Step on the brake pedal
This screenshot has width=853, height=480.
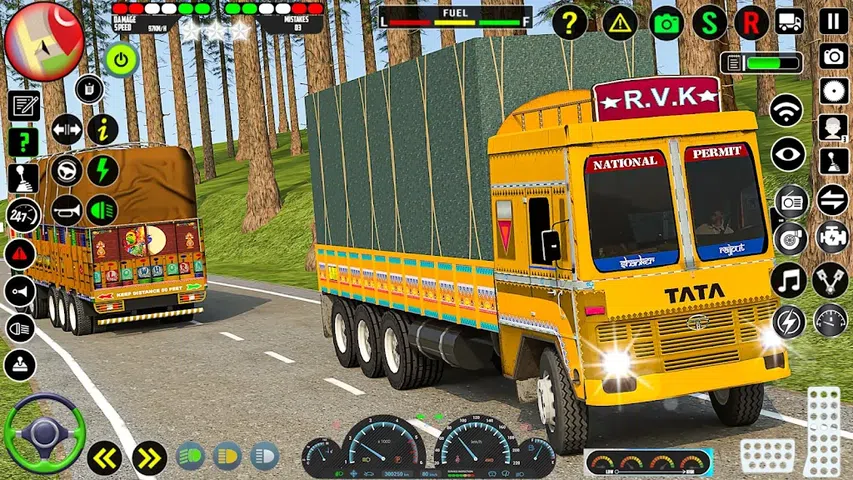(767, 455)
